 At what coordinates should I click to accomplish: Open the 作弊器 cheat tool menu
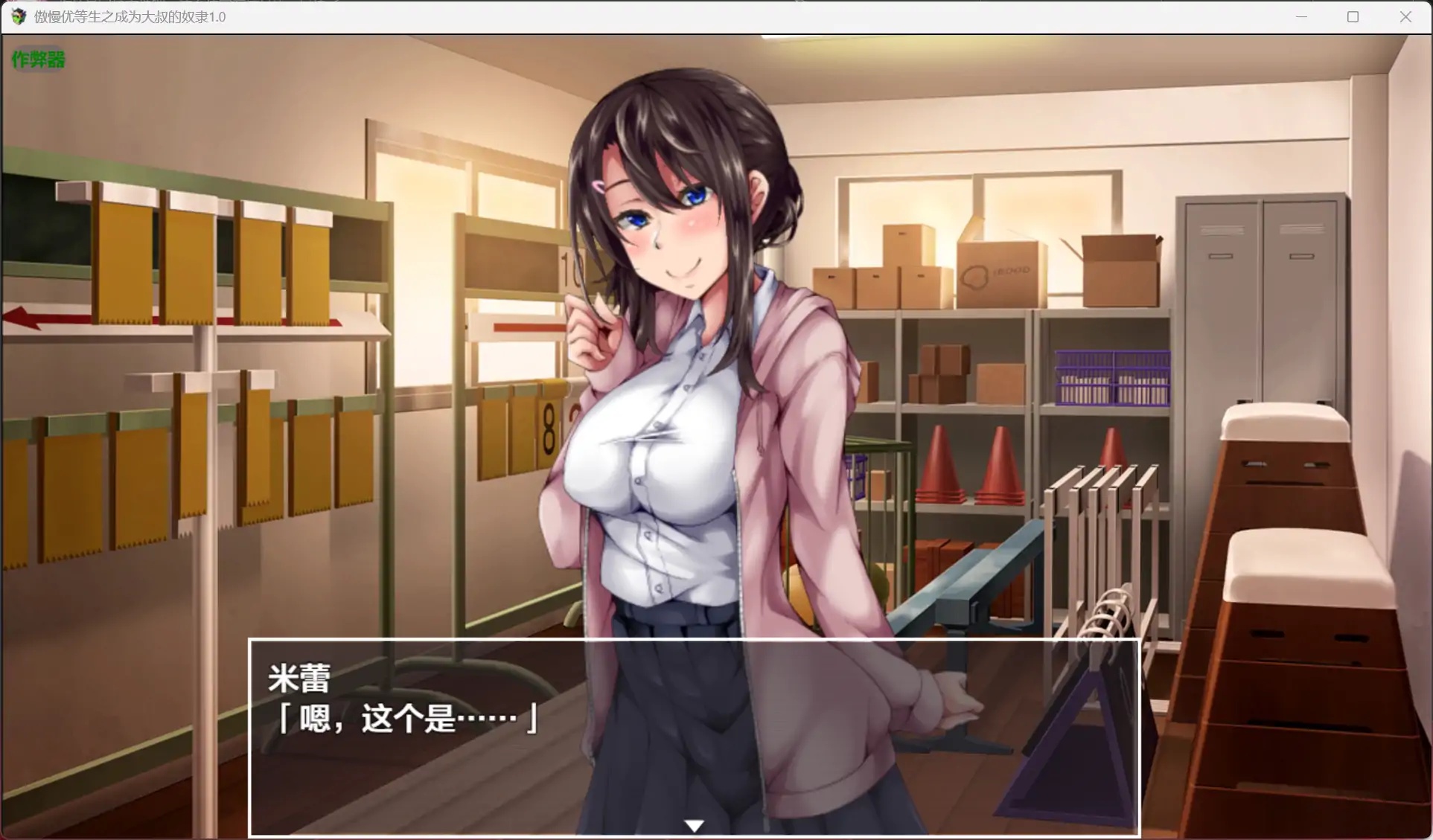[x=38, y=60]
